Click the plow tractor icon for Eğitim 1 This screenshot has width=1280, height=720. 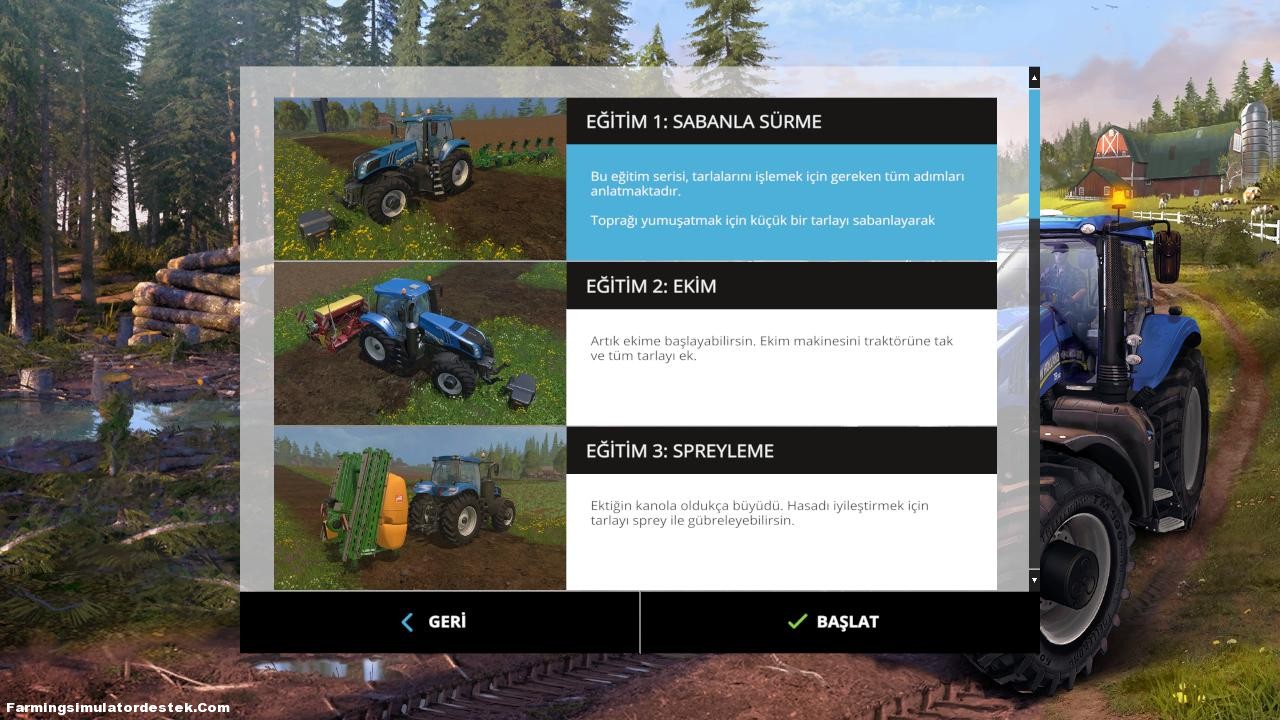pyautogui.click(x=420, y=178)
